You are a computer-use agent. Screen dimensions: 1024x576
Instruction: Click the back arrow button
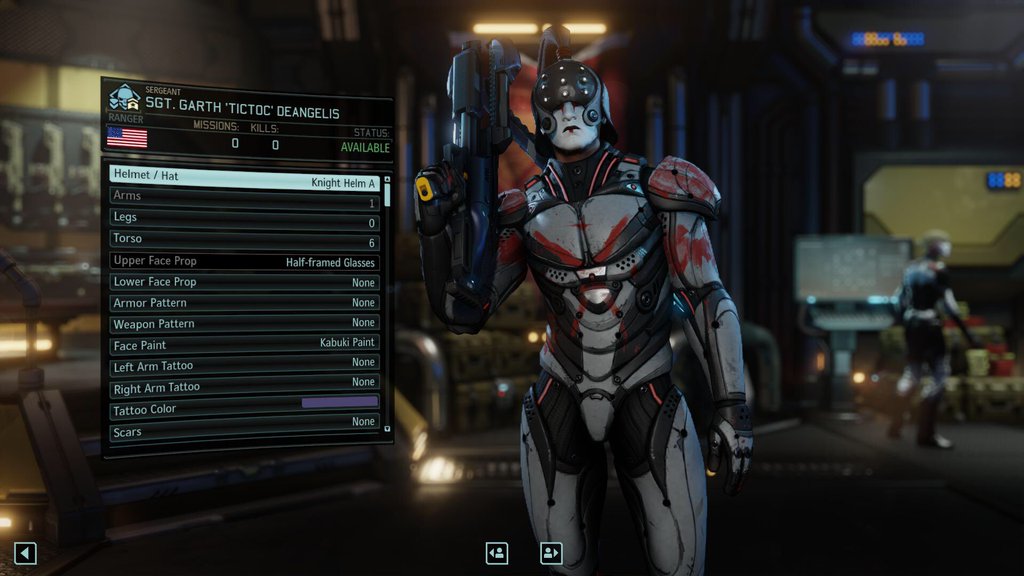point(26,552)
